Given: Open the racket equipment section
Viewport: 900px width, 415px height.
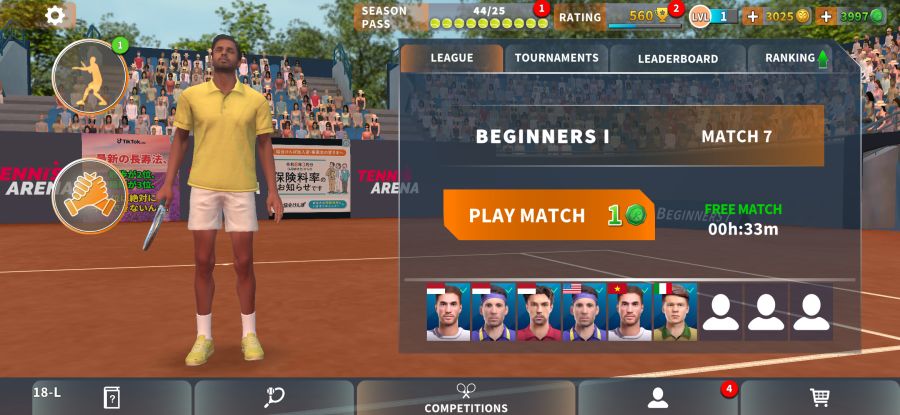Looking at the screenshot, I should click(274, 398).
